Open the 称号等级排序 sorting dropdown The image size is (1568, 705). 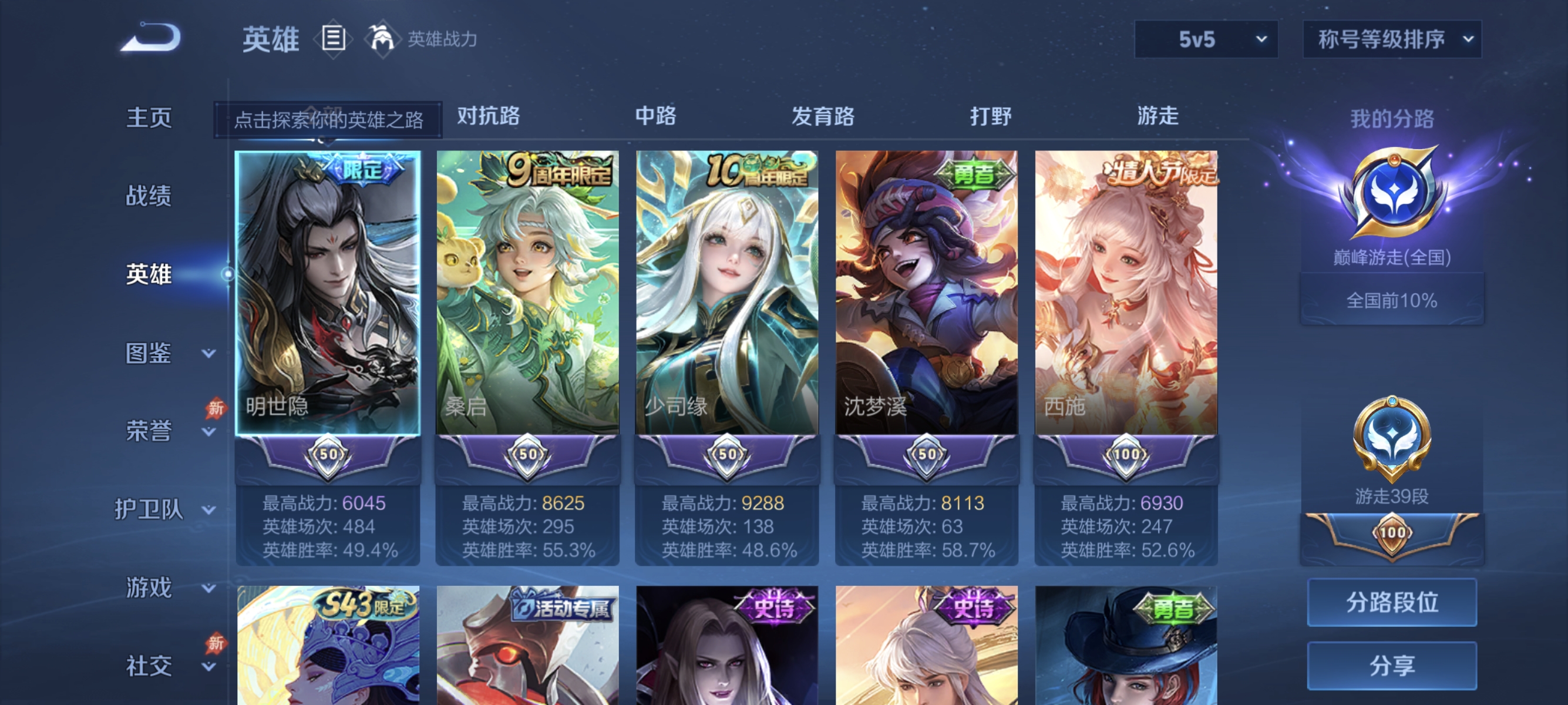[1391, 38]
